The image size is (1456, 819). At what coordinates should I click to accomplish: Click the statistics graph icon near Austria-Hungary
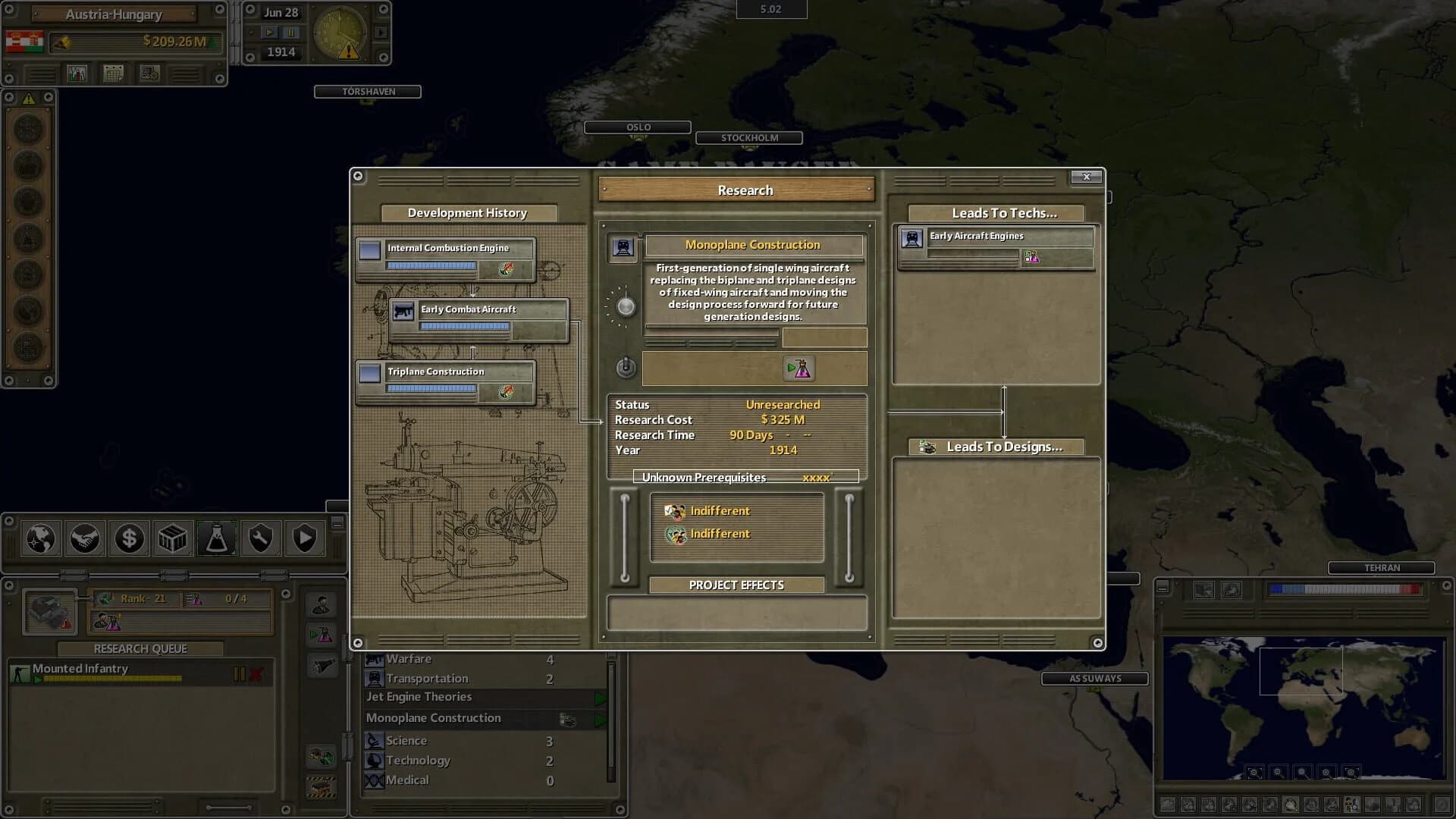coord(75,73)
